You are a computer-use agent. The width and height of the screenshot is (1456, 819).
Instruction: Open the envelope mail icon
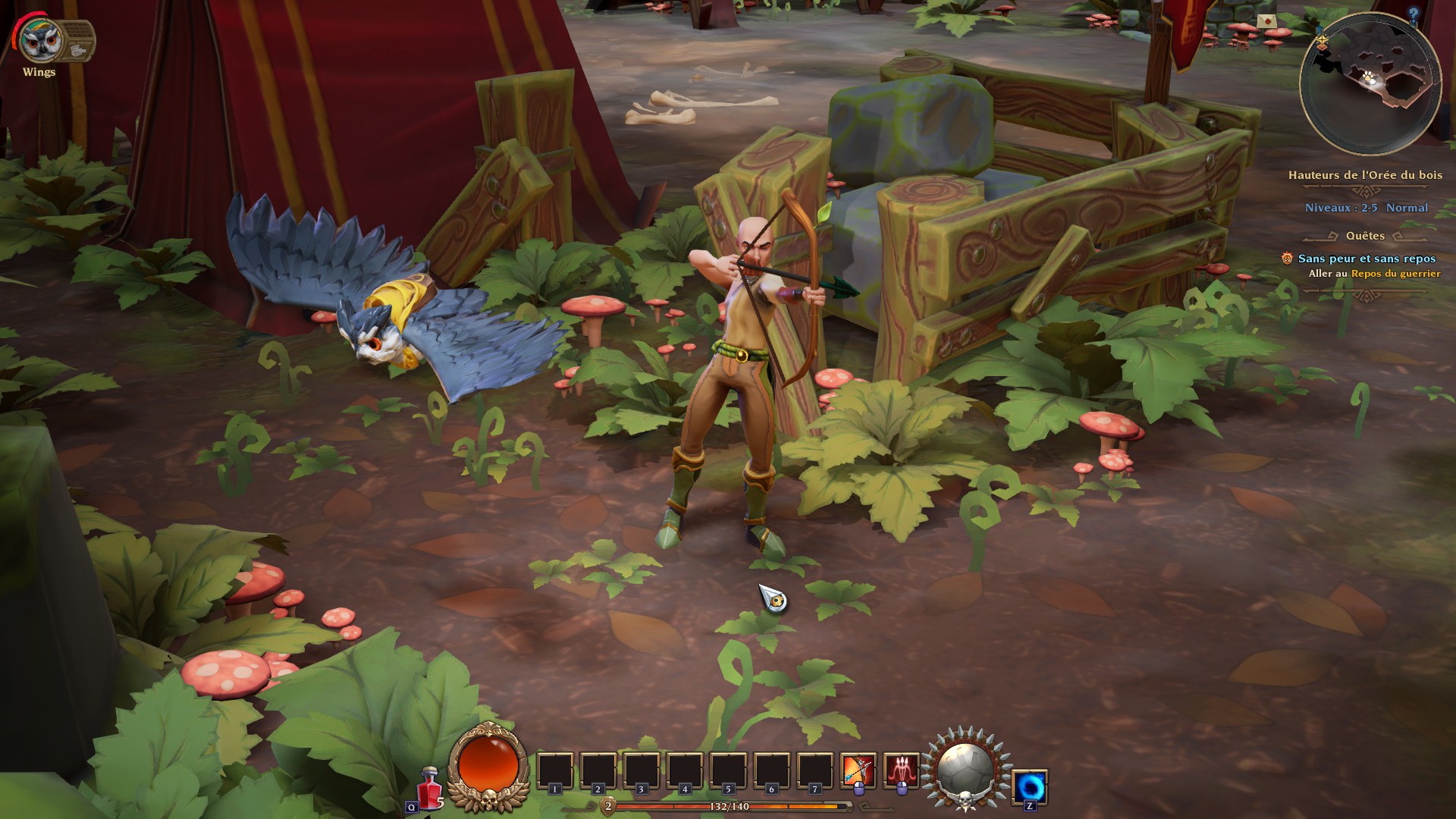tap(1266, 21)
